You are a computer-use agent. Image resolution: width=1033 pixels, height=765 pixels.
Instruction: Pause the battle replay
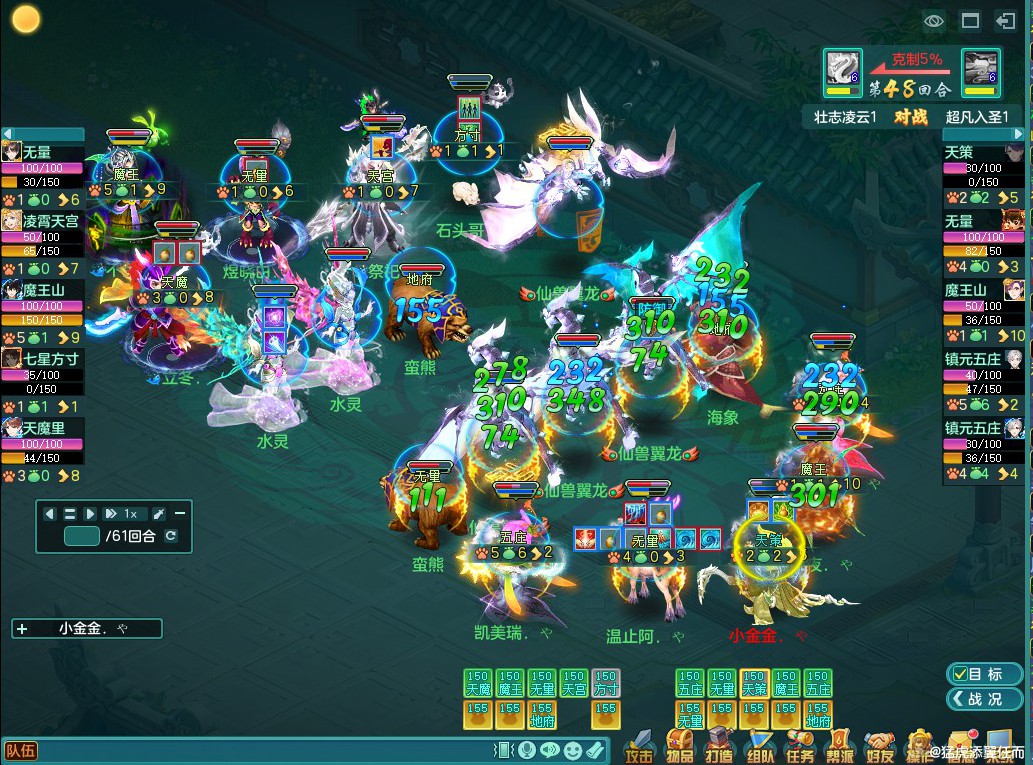pos(70,513)
